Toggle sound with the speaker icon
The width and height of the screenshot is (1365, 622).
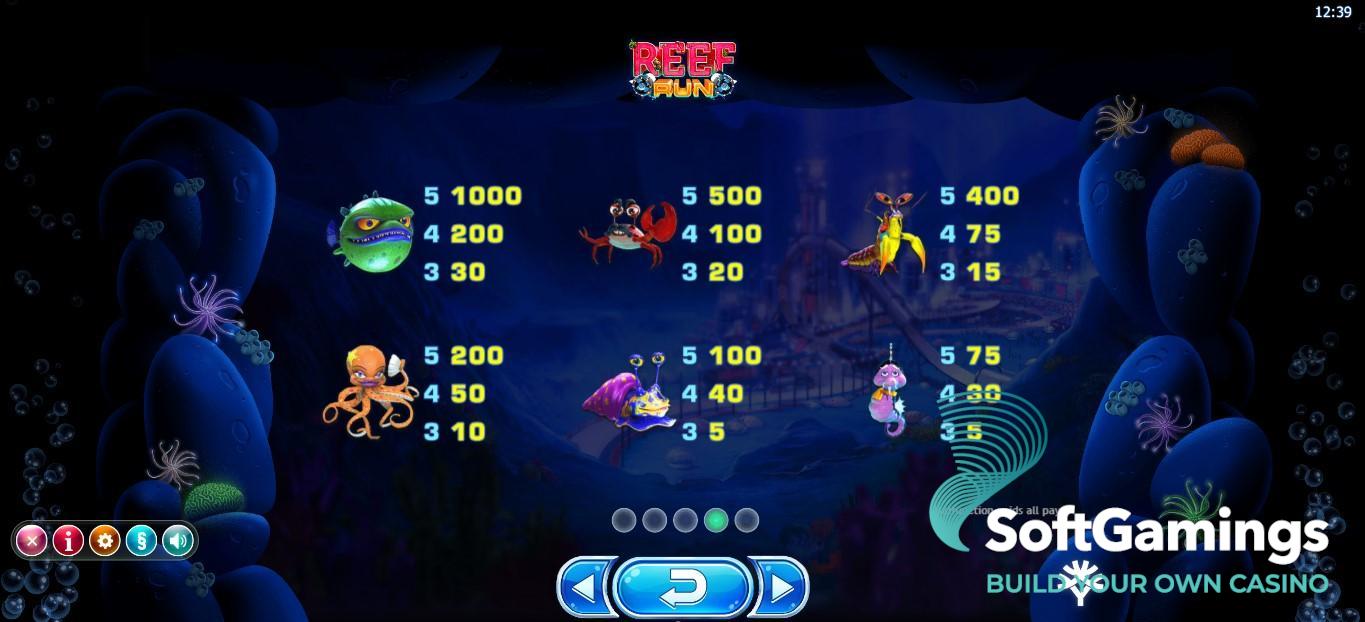(x=177, y=541)
